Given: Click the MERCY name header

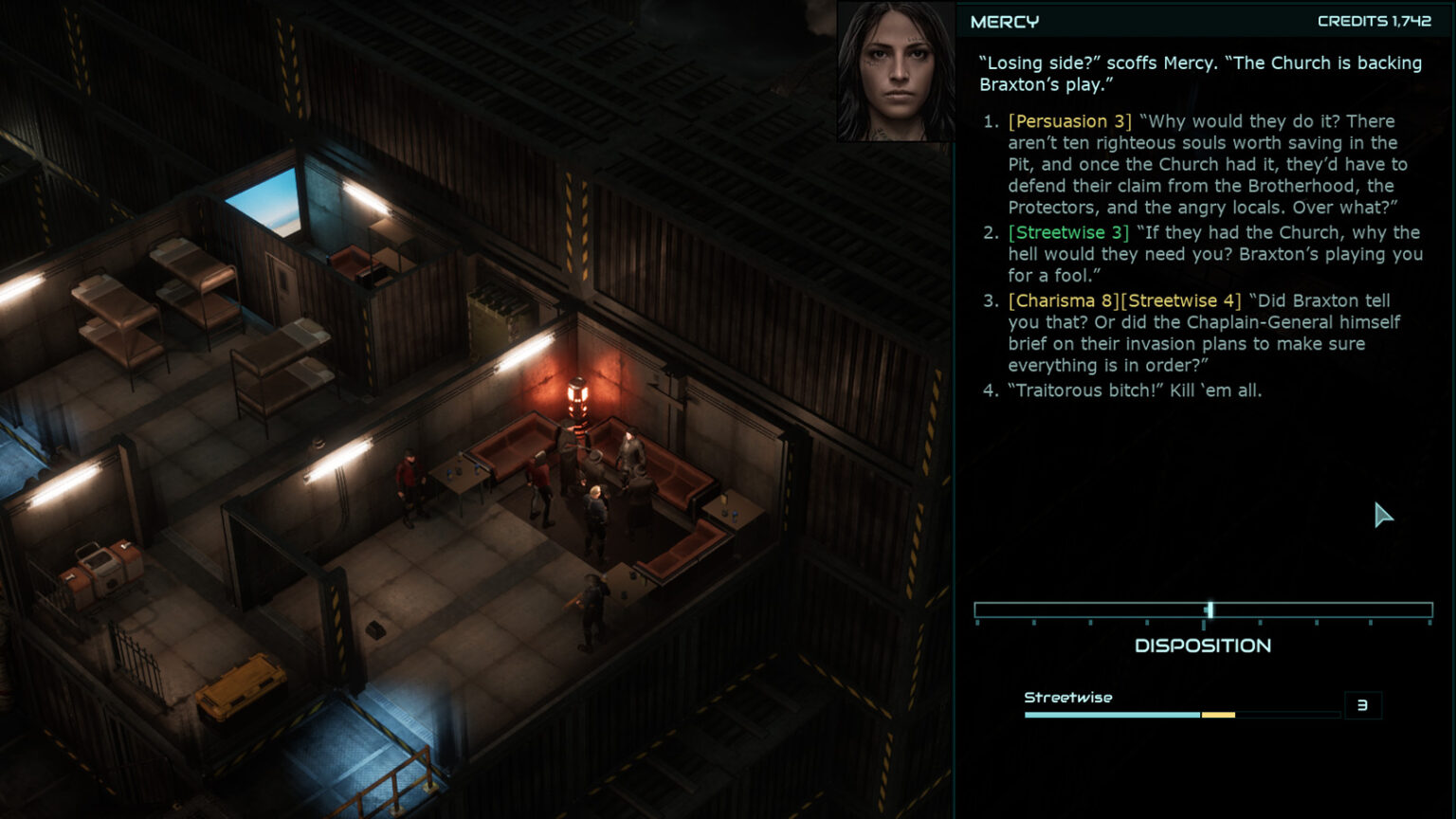Looking at the screenshot, I should (x=1003, y=20).
